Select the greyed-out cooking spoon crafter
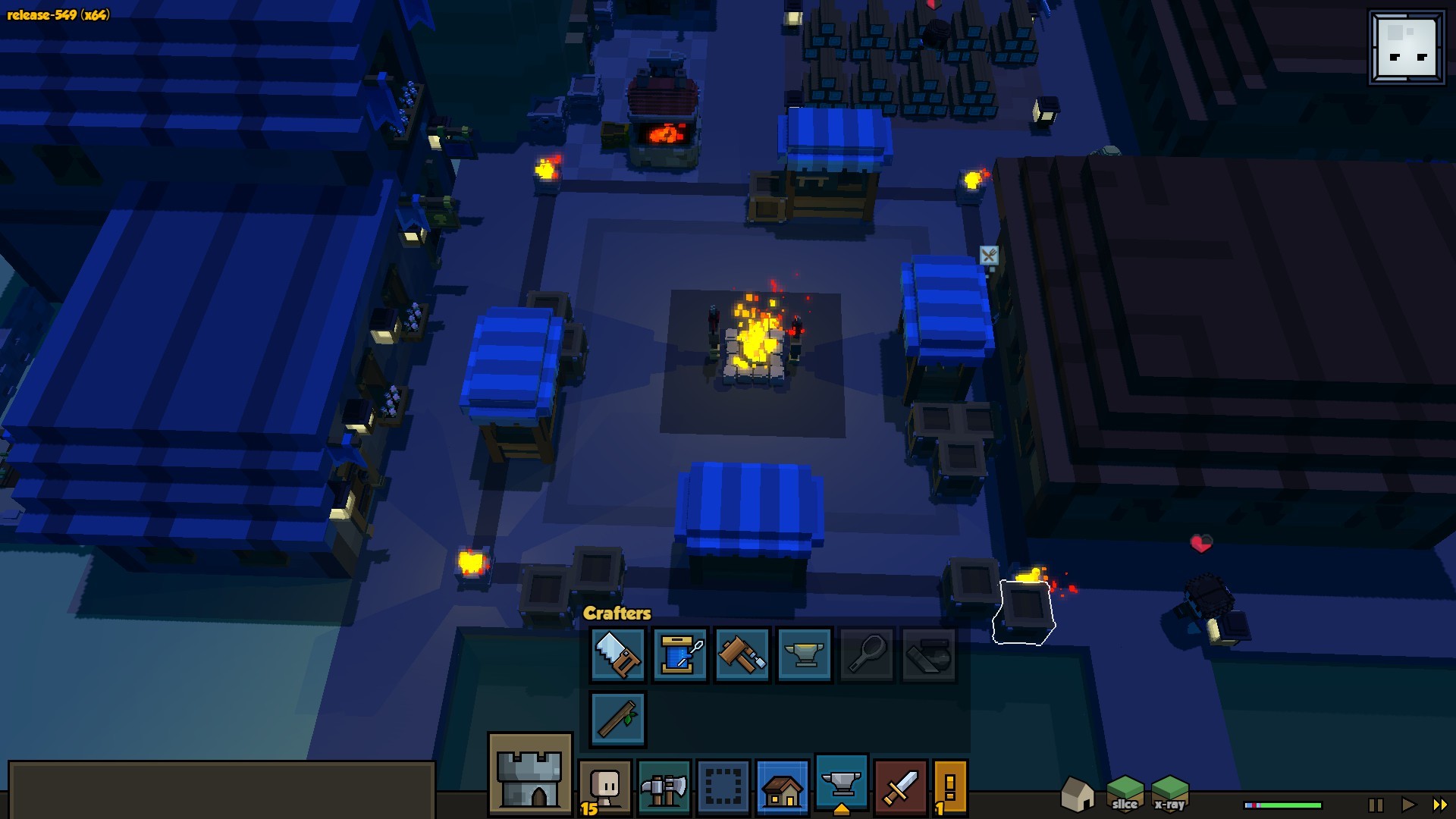The width and height of the screenshot is (1456, 819). [867, 654]
